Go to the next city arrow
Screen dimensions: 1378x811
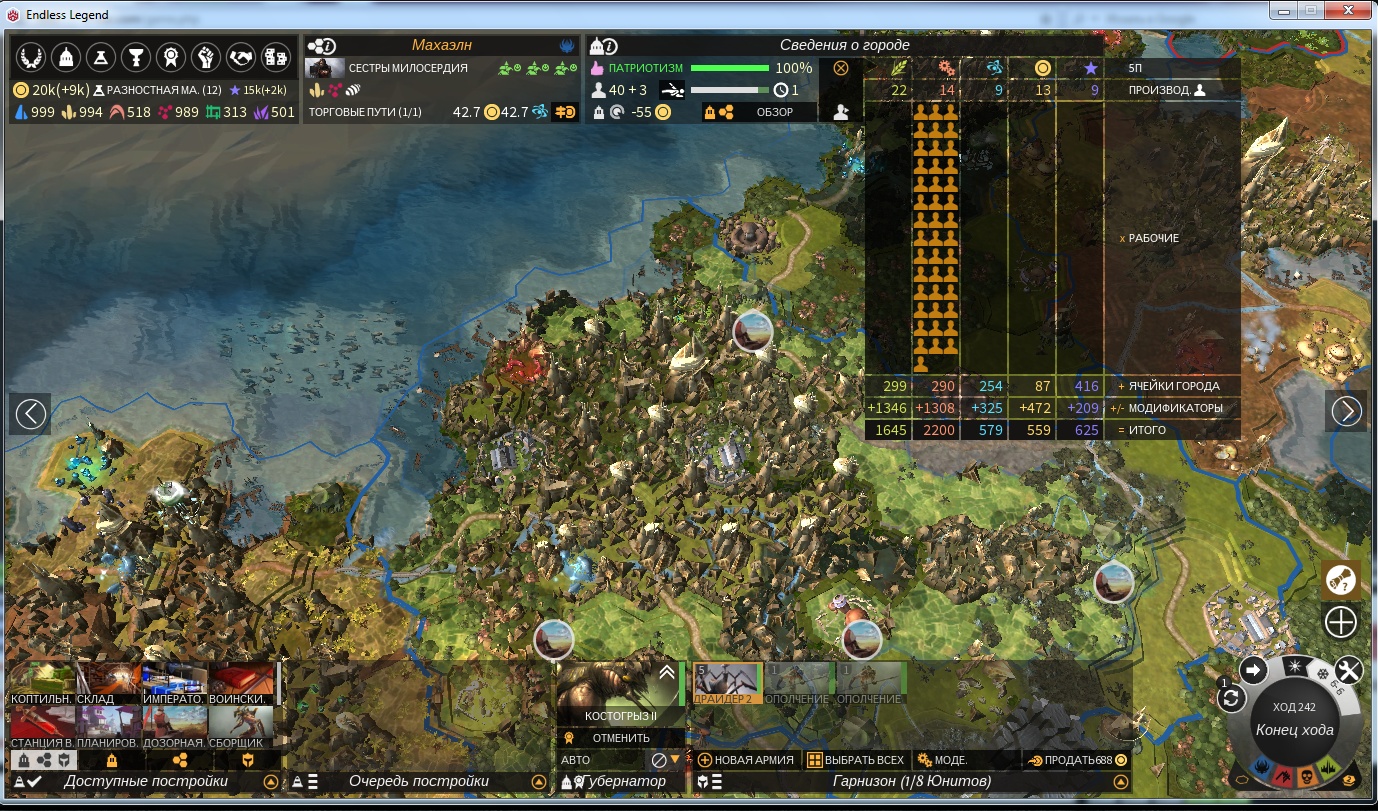click(1346, 411)
